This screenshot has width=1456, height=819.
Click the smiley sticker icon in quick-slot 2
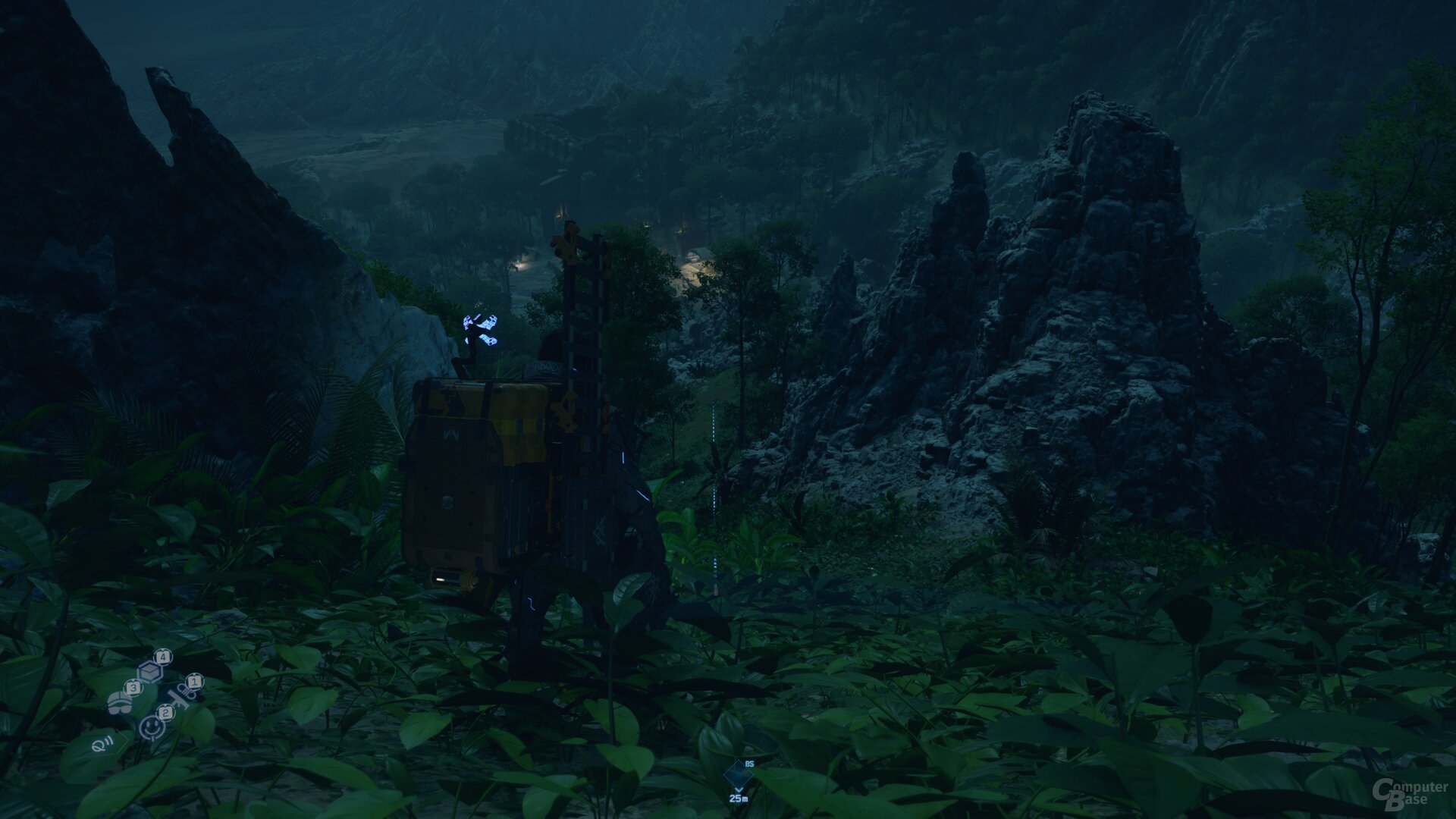click(x=151, y=729)
